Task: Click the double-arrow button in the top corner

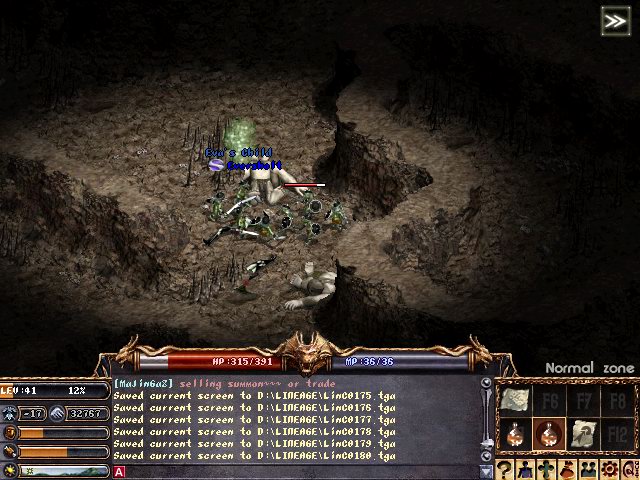Action: tap(615, 20)
